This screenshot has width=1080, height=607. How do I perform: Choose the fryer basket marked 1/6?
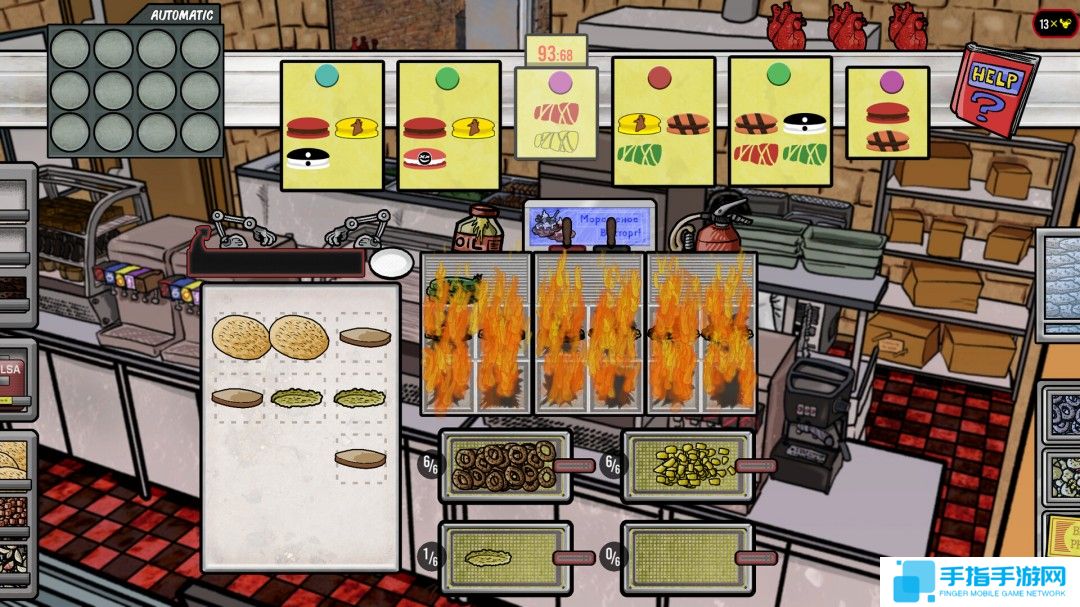pyautogui.click(x=505, y=556)
